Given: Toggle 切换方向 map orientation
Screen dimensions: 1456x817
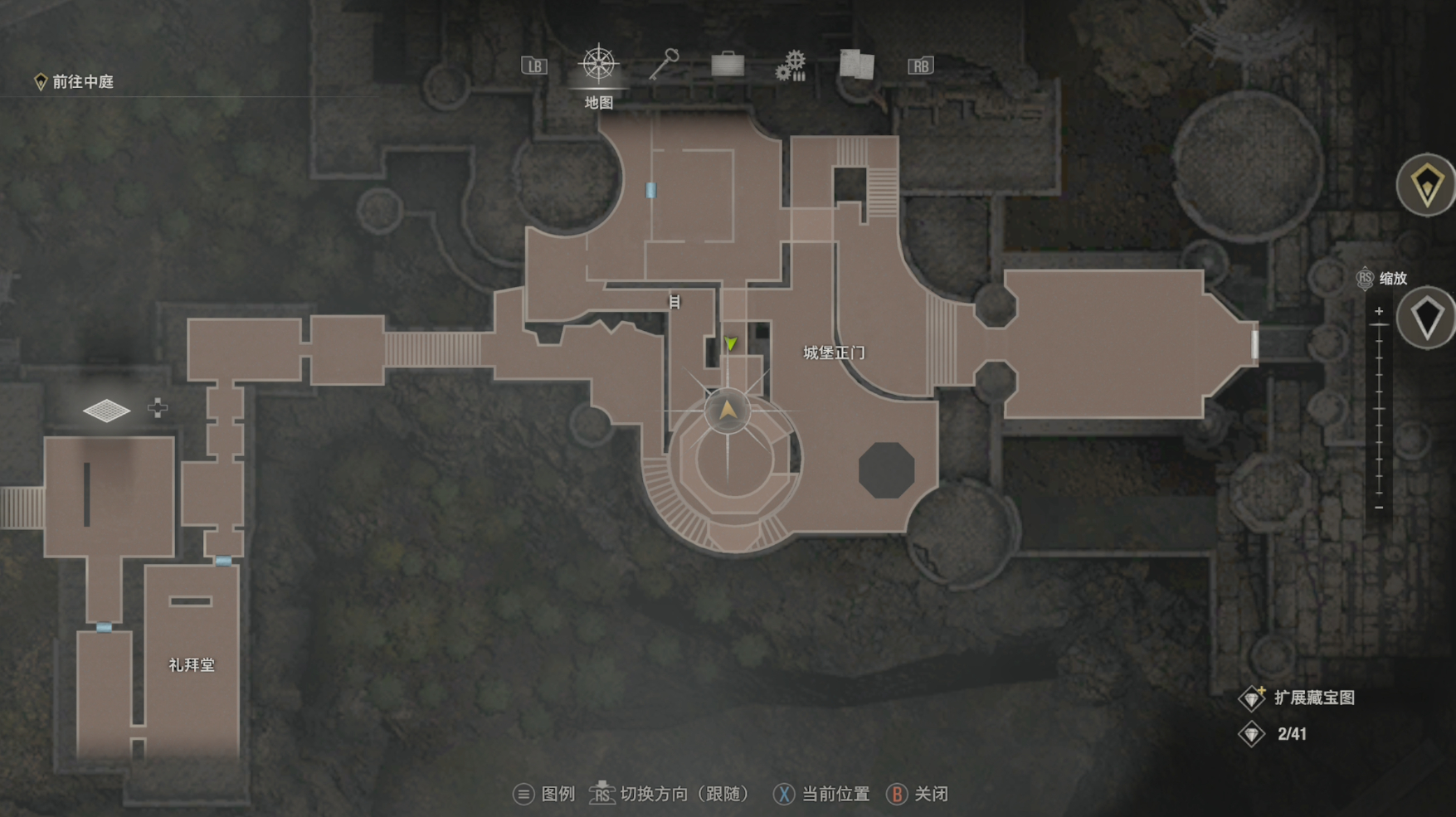Looking at the screenshot, I should click(669, 794).
